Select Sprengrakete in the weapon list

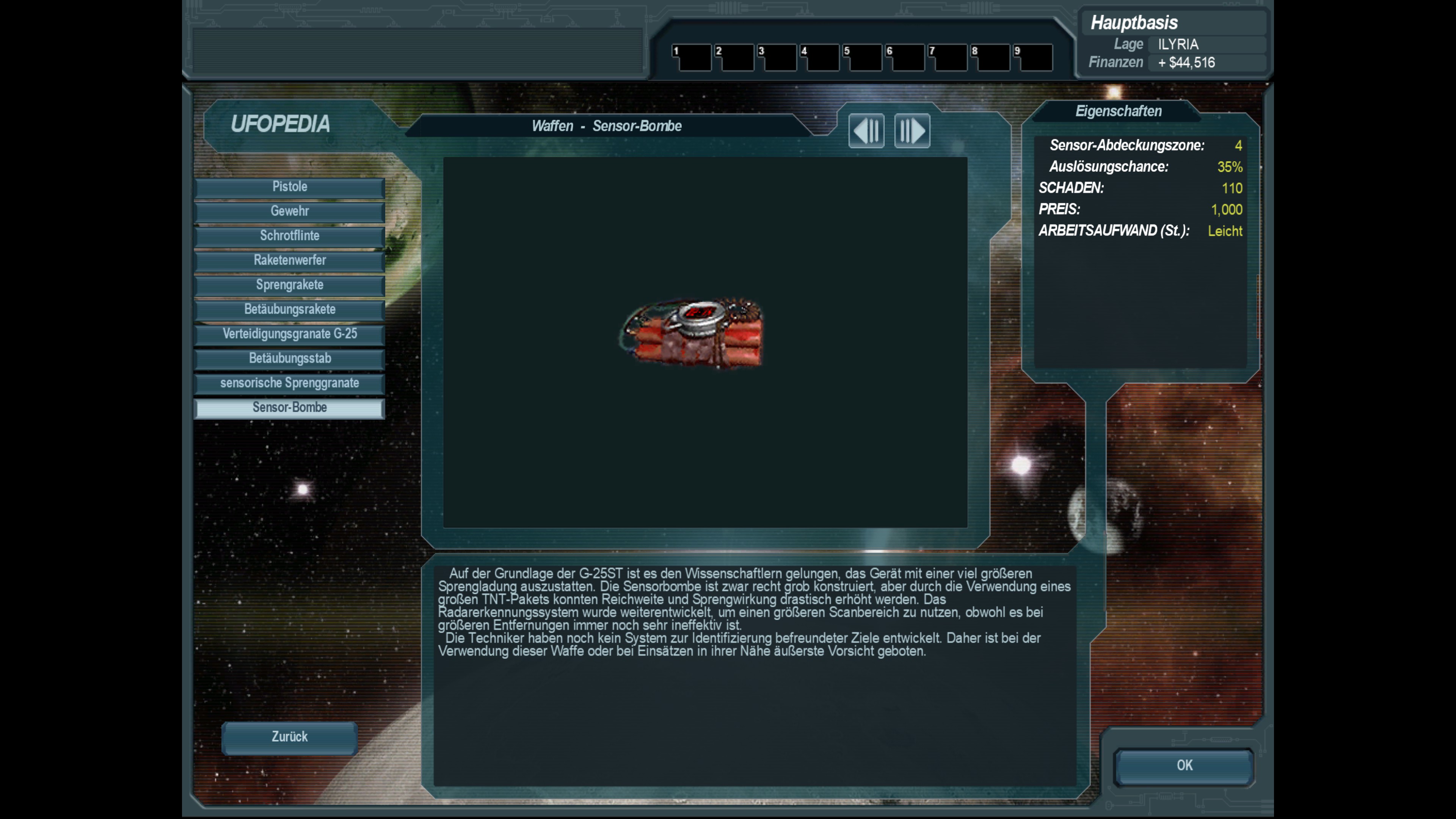(x=289, y=285)
